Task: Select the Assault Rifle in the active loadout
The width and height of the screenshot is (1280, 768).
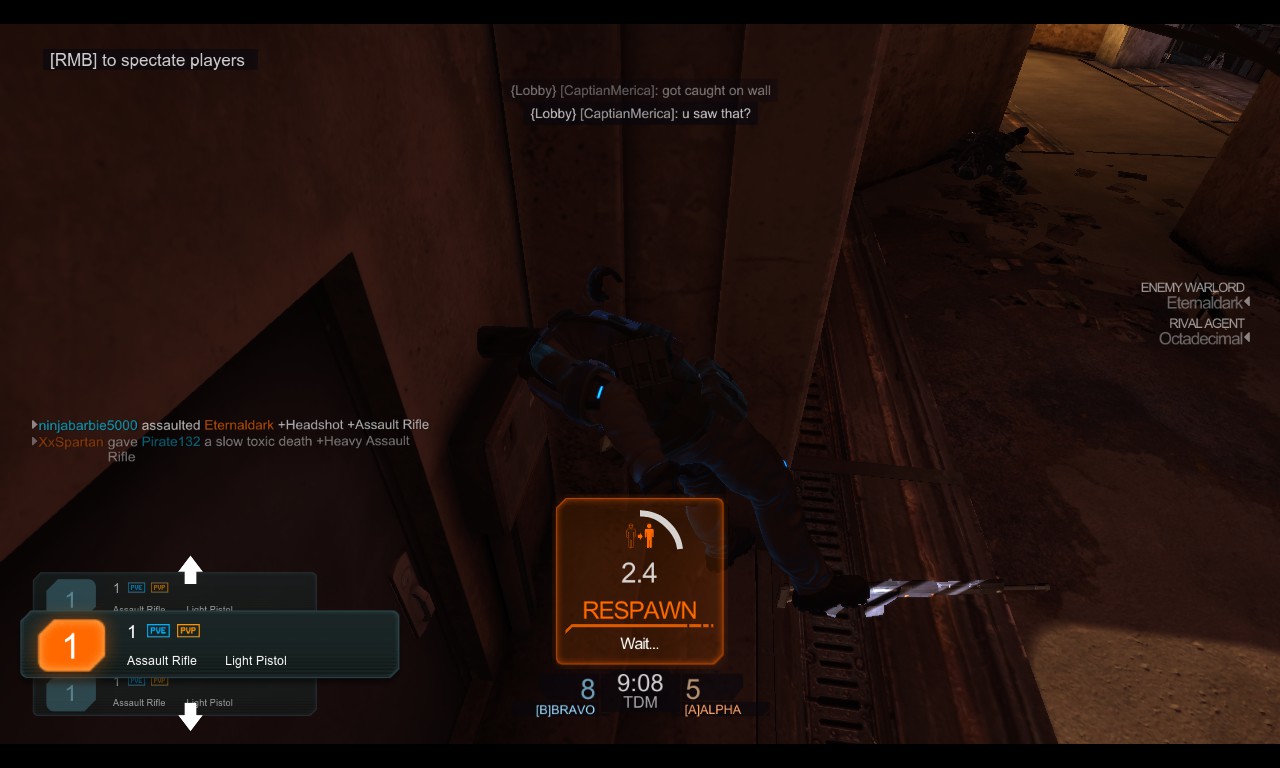Action: (x=162, y=661)
